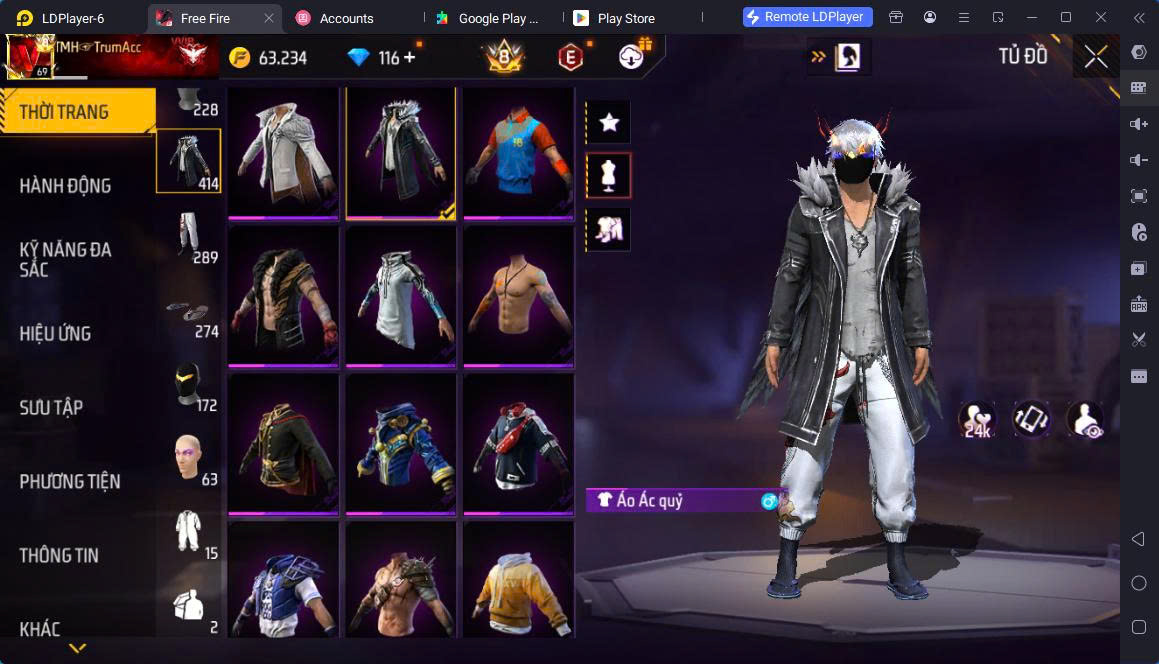Open the HIỆU ỨNG section
Viewport: 1159px width, 664px height.
point(56,334)
